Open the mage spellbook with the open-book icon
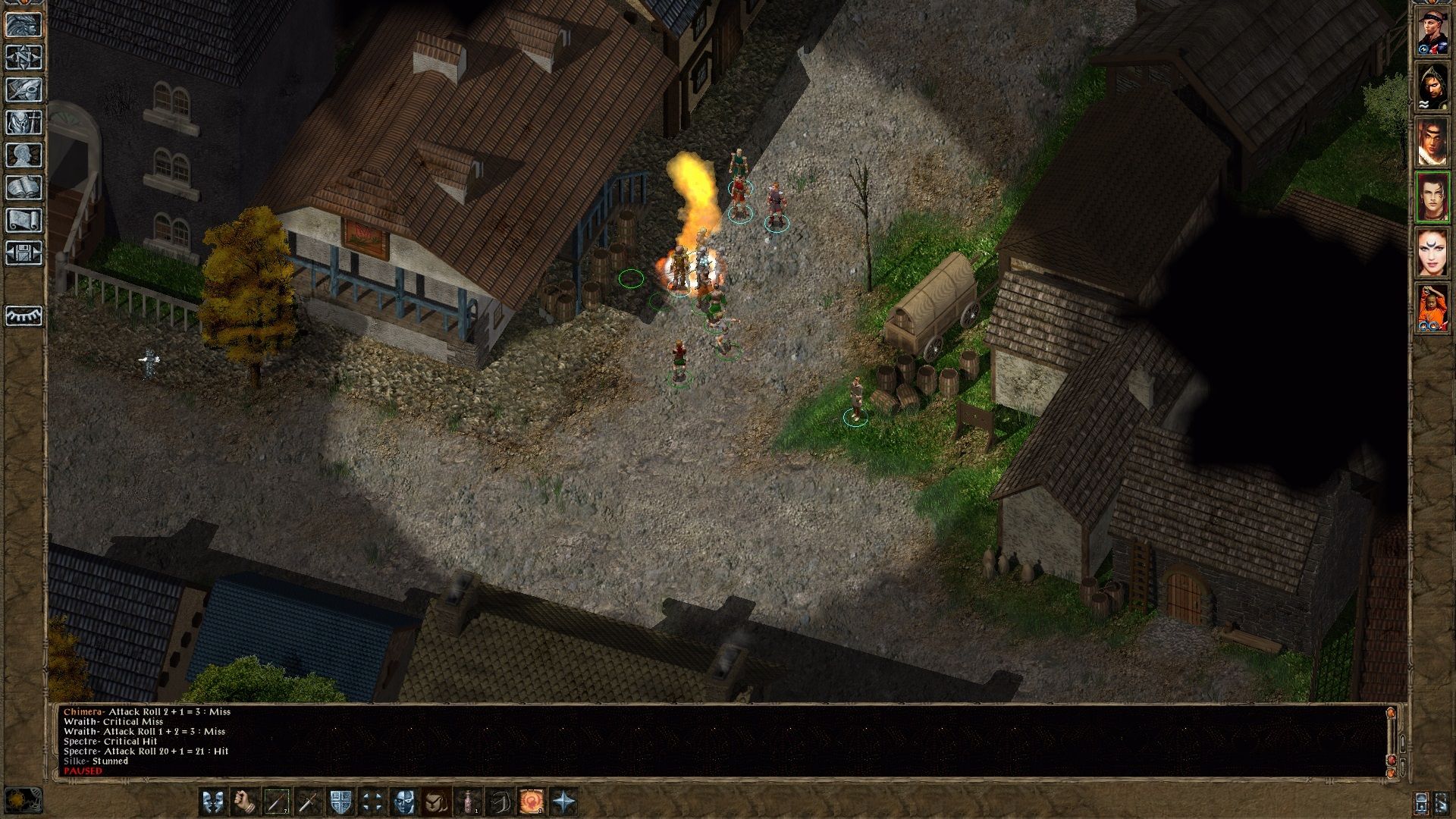The image size is (1456, 819). pyautogui.click(x=24, y=187)
